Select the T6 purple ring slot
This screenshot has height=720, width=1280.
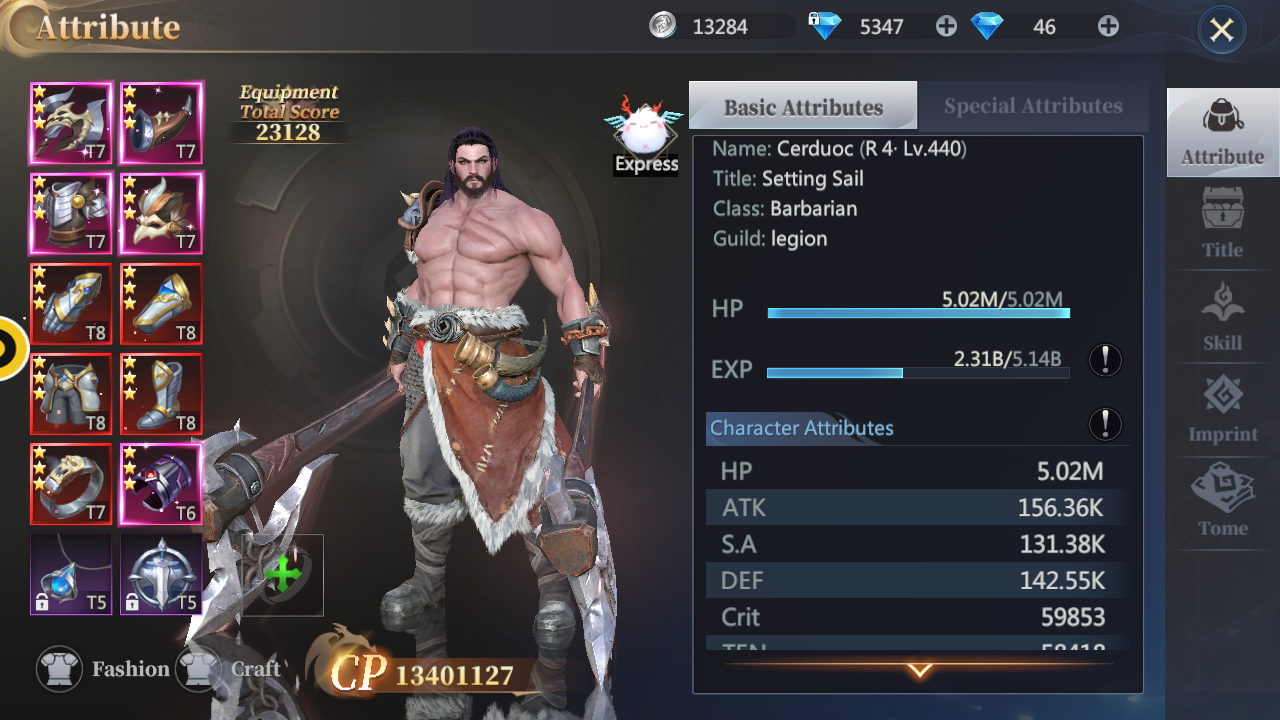[x=161, y=484]
